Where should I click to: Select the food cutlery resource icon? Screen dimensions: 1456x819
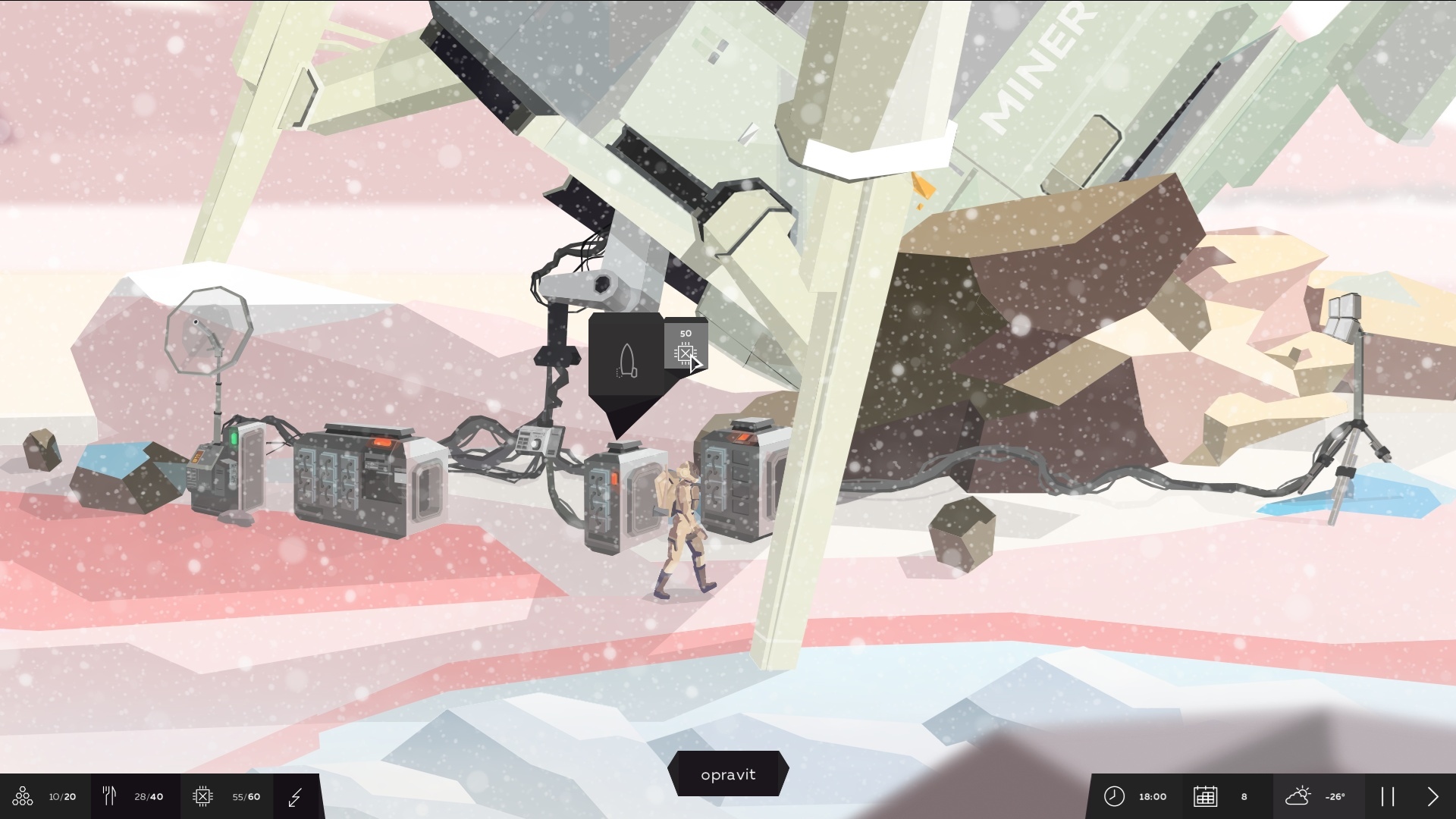pyautogui.click(x=109, y=795)
